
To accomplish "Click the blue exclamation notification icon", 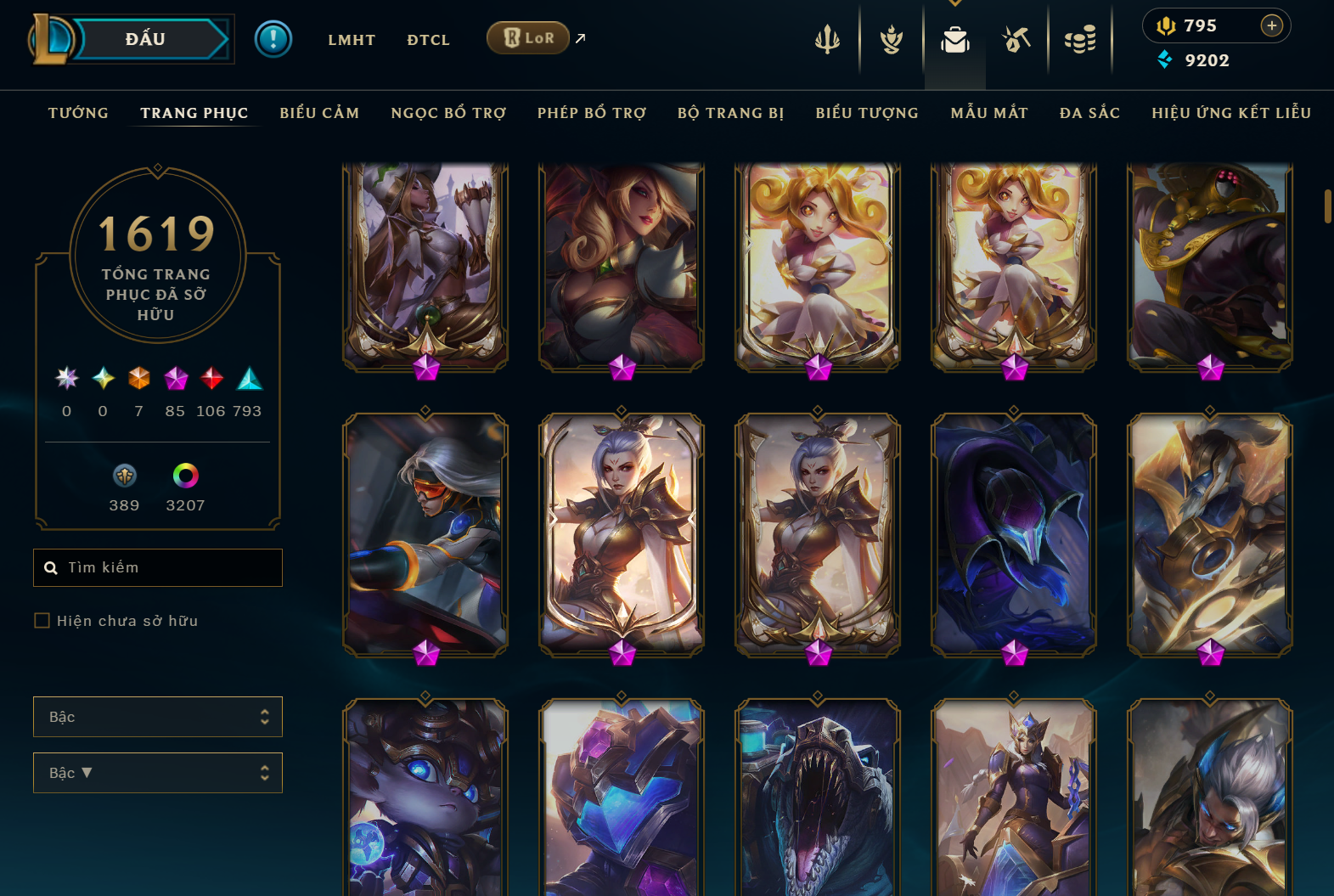I will click(x=273, y=38).
